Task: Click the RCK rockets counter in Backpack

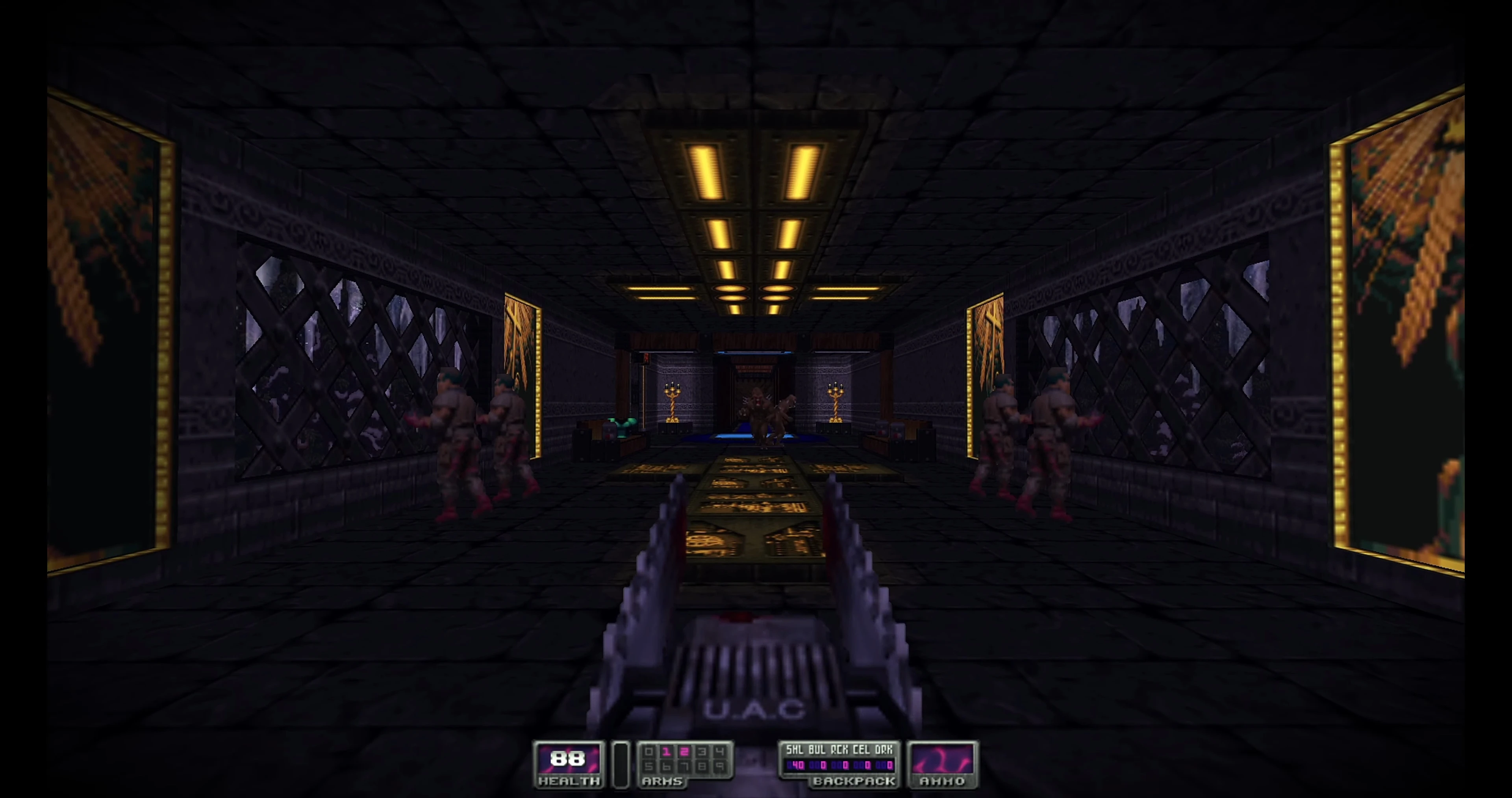Action: point(839,765)
